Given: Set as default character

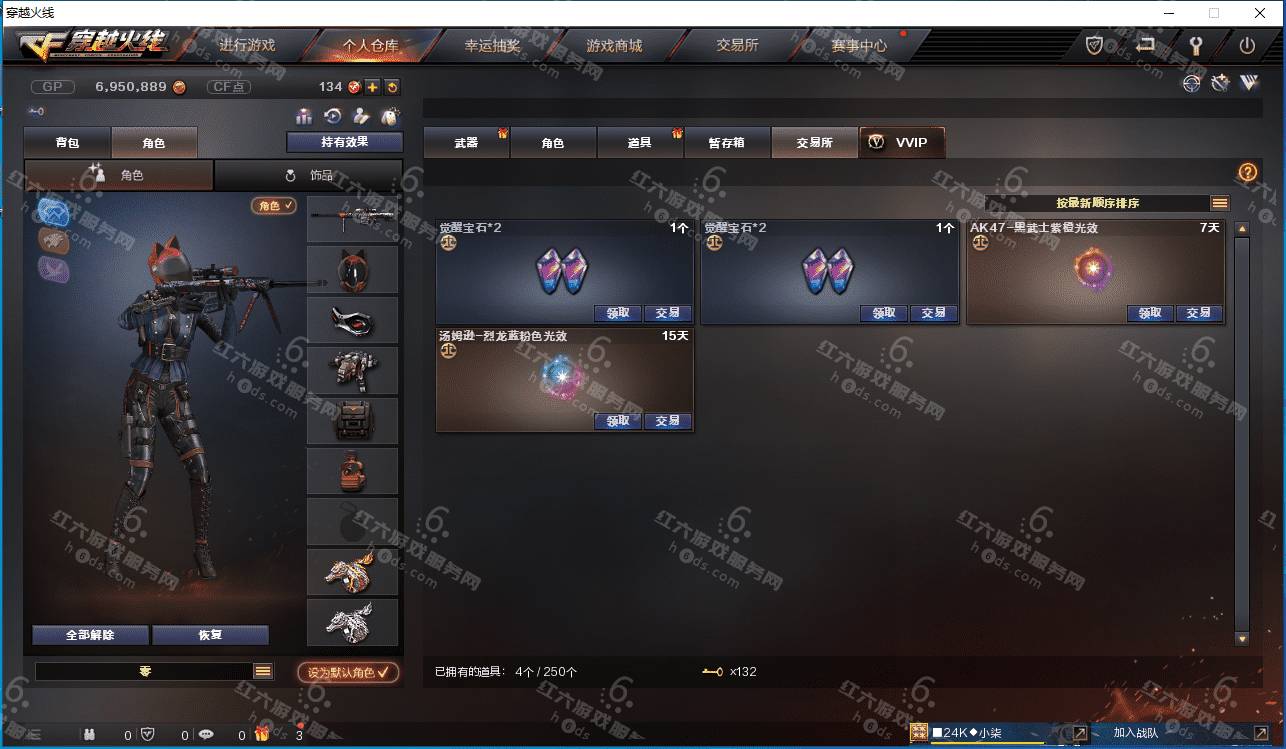Looking at the screenshot, I should click(348, 673).
